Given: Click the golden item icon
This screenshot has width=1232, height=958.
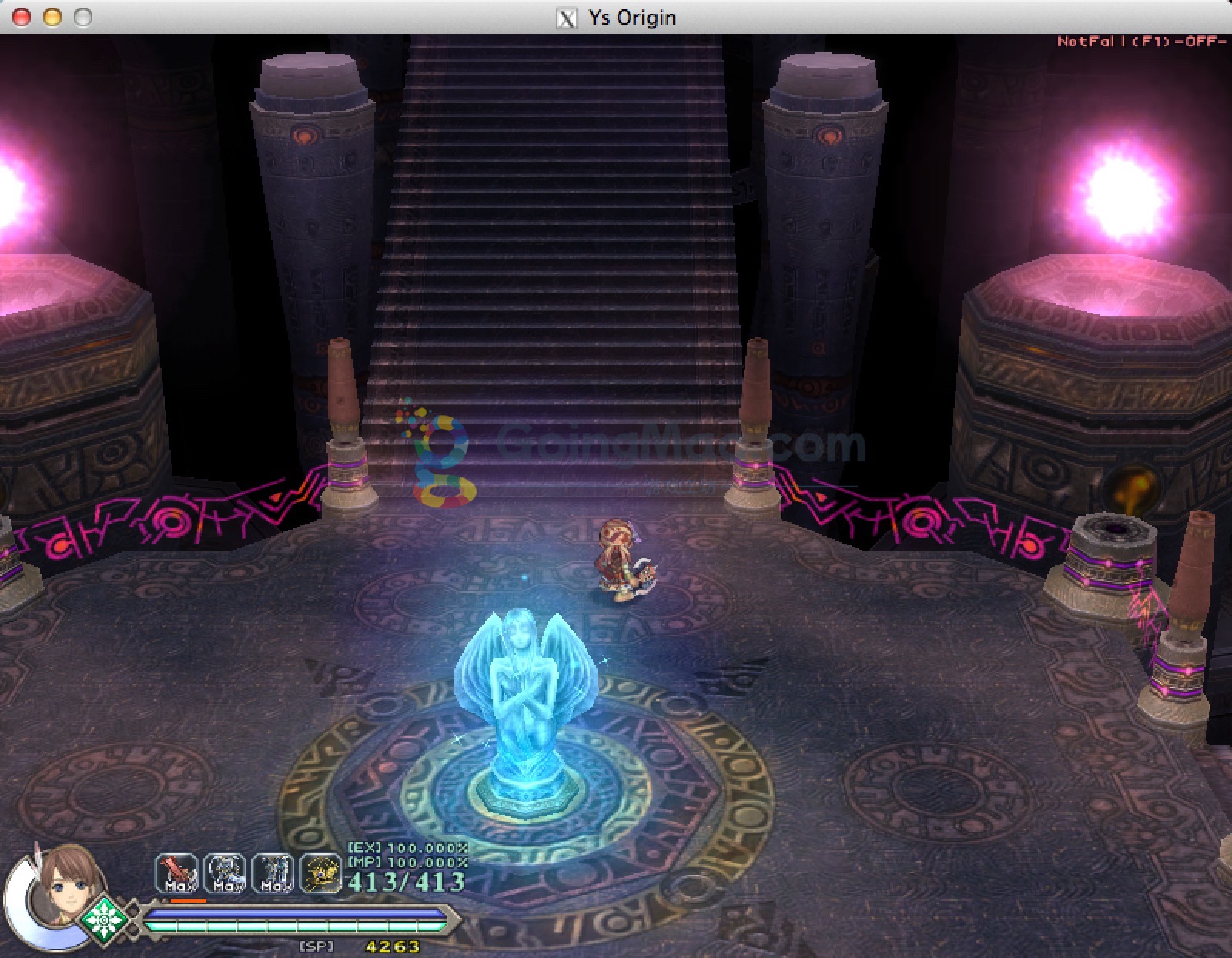Looking at the screenshot, I should (x=320, y=874).
